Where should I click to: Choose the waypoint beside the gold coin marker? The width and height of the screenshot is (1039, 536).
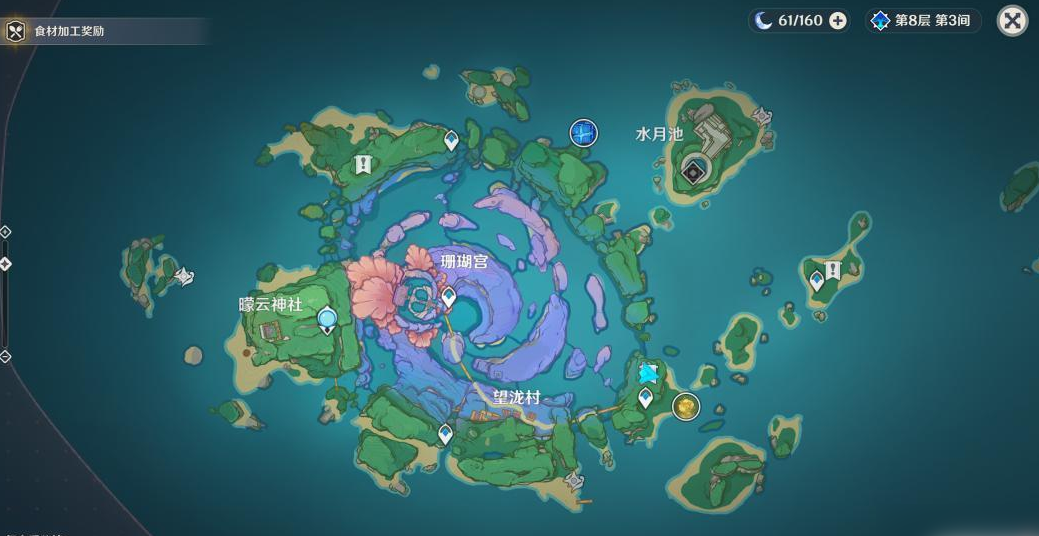[646, 399]
